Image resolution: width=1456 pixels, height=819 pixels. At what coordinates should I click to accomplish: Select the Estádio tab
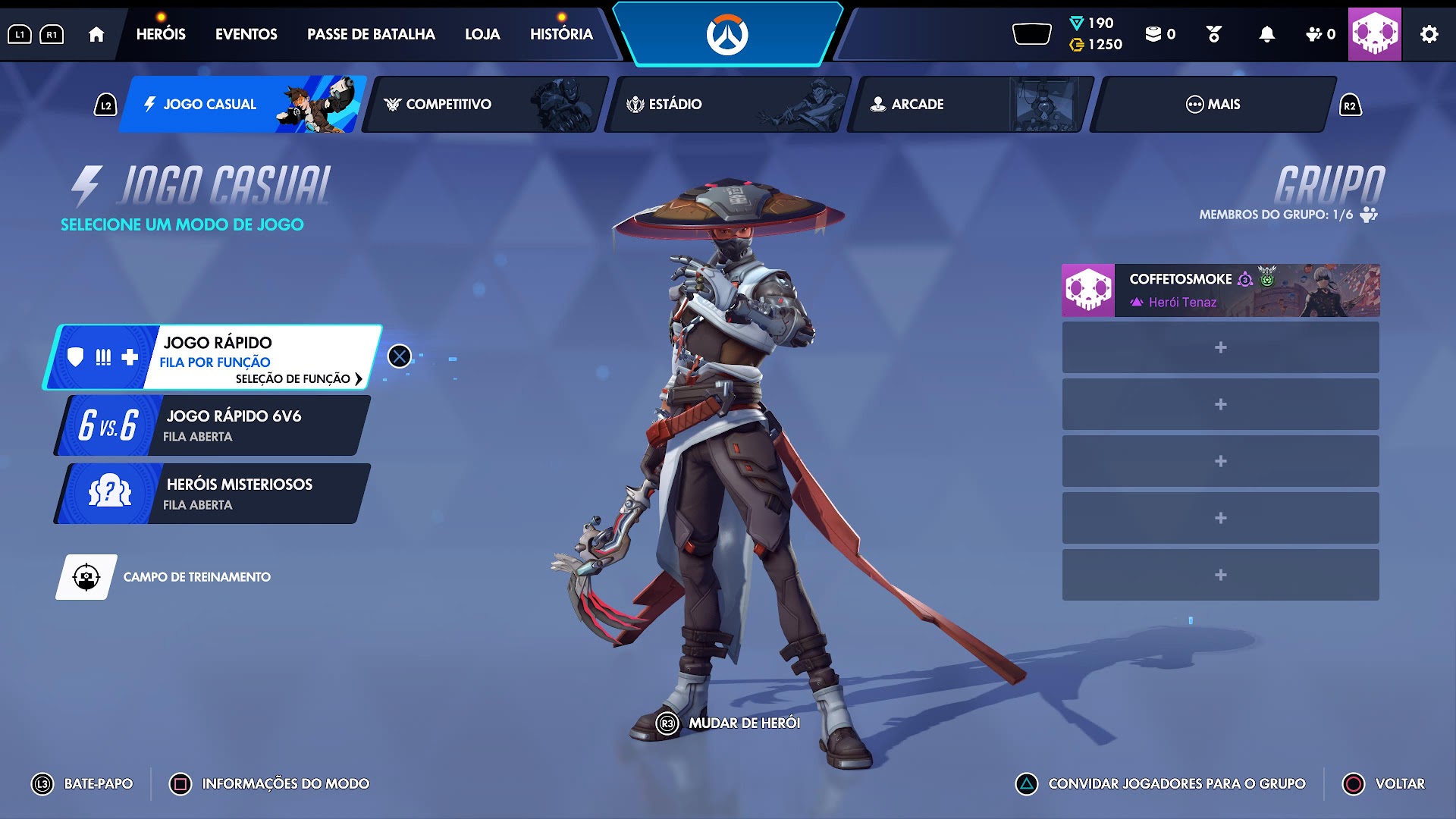pos(728,105)
